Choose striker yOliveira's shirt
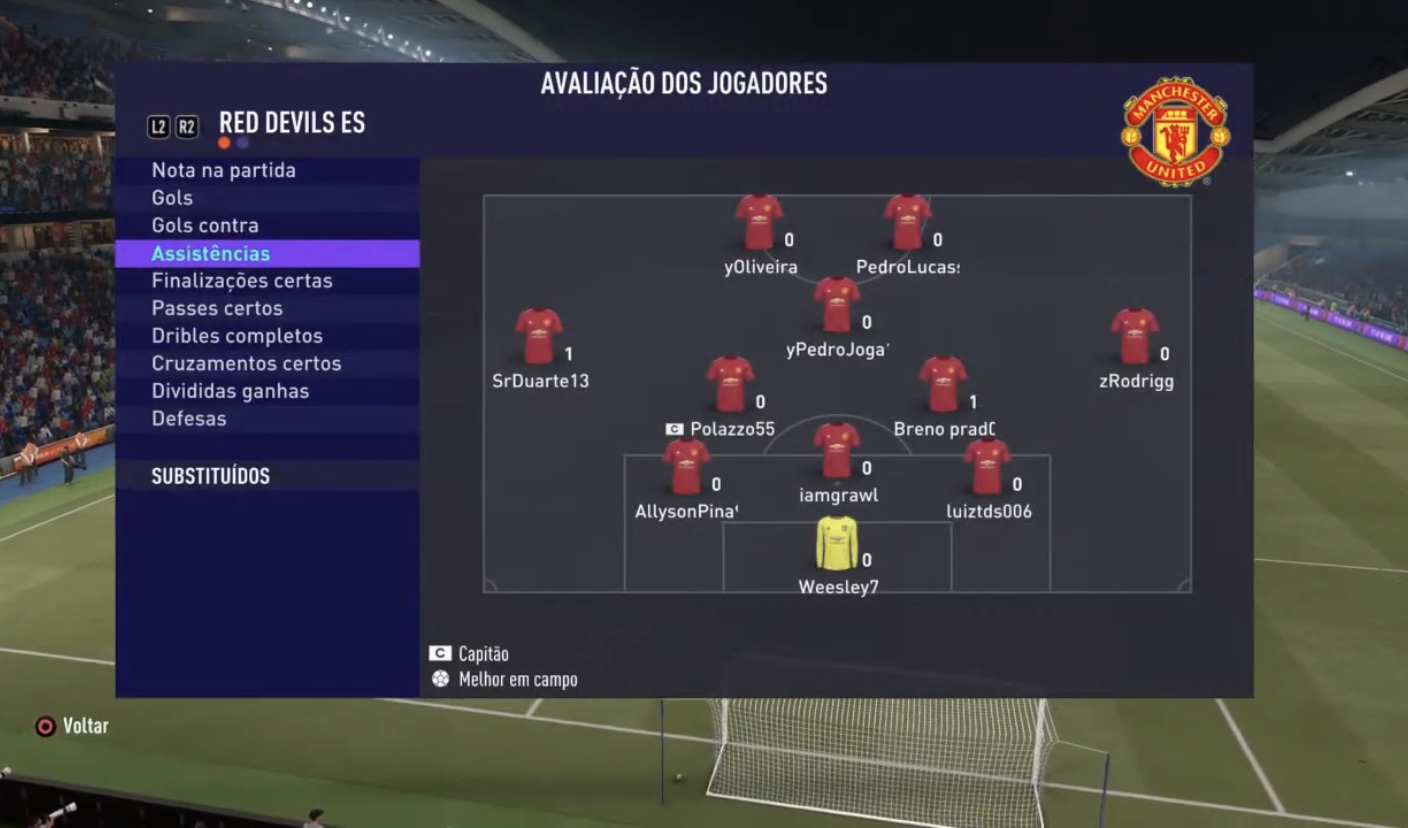 [x=759, y=222]
